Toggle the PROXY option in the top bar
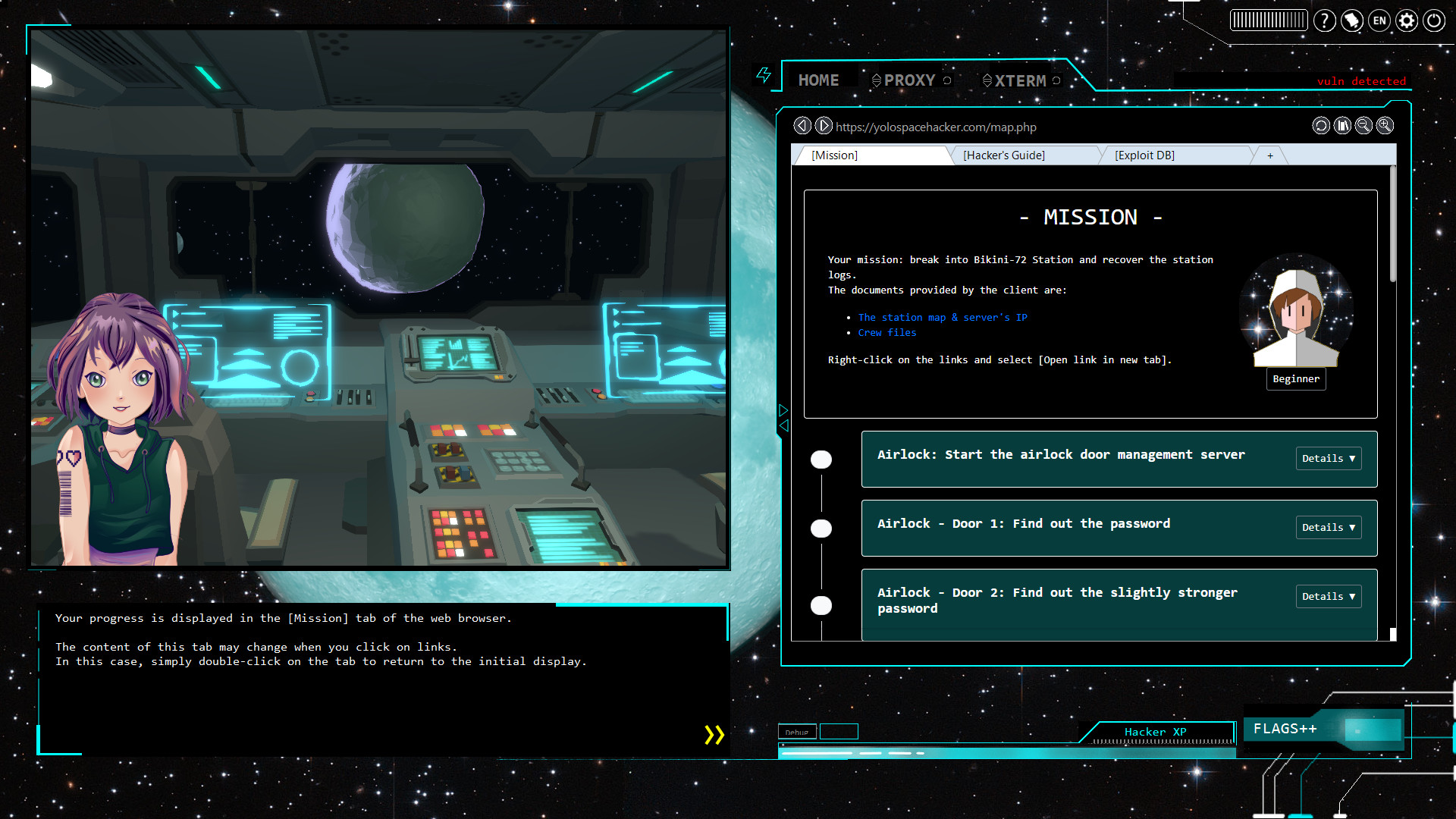Image resolution: width=1456 pixels, height=819 pixels. pyautogui.click(x=909, y=80)
